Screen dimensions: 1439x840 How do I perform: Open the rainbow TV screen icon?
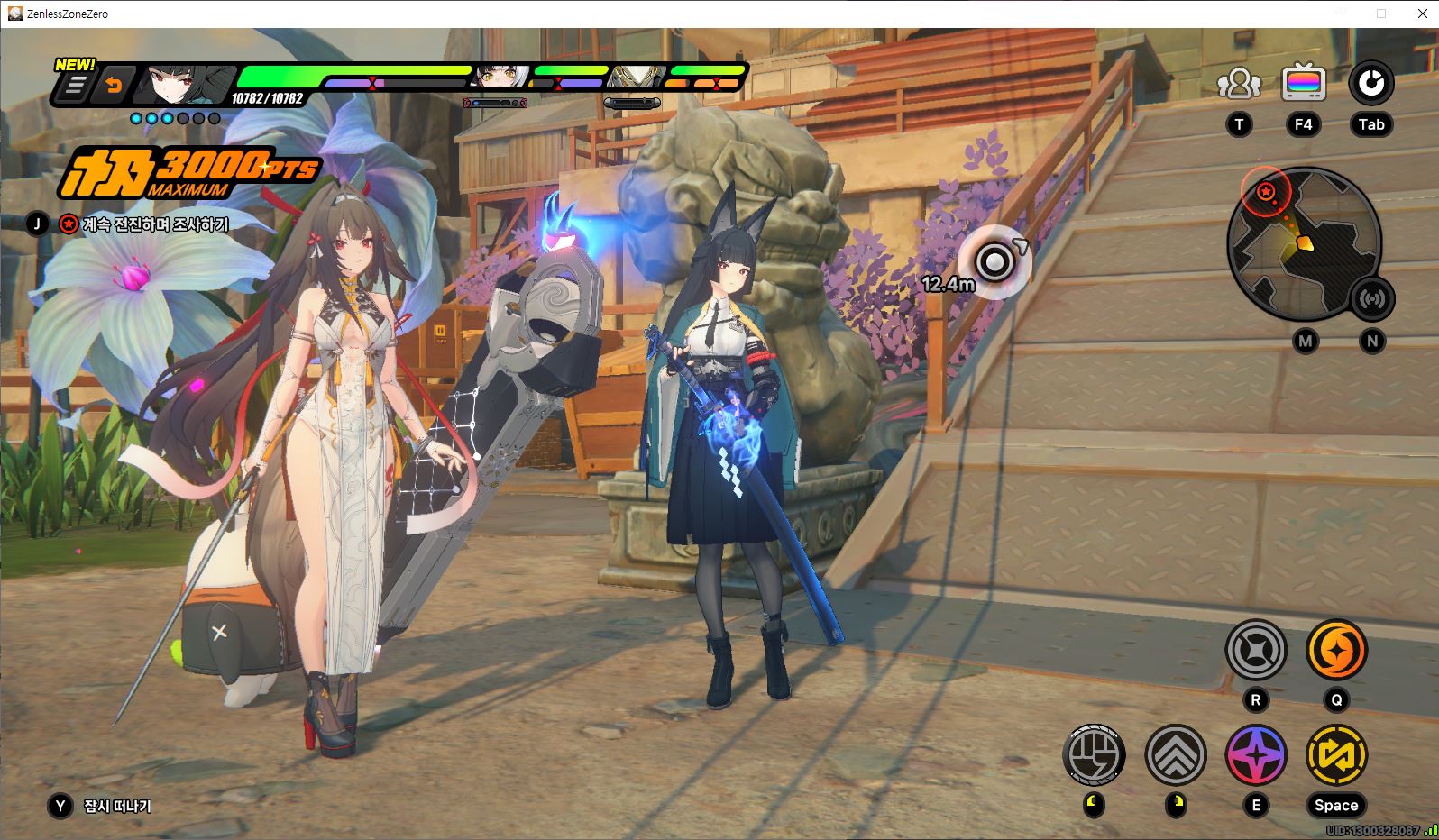tap(1304, 84)
